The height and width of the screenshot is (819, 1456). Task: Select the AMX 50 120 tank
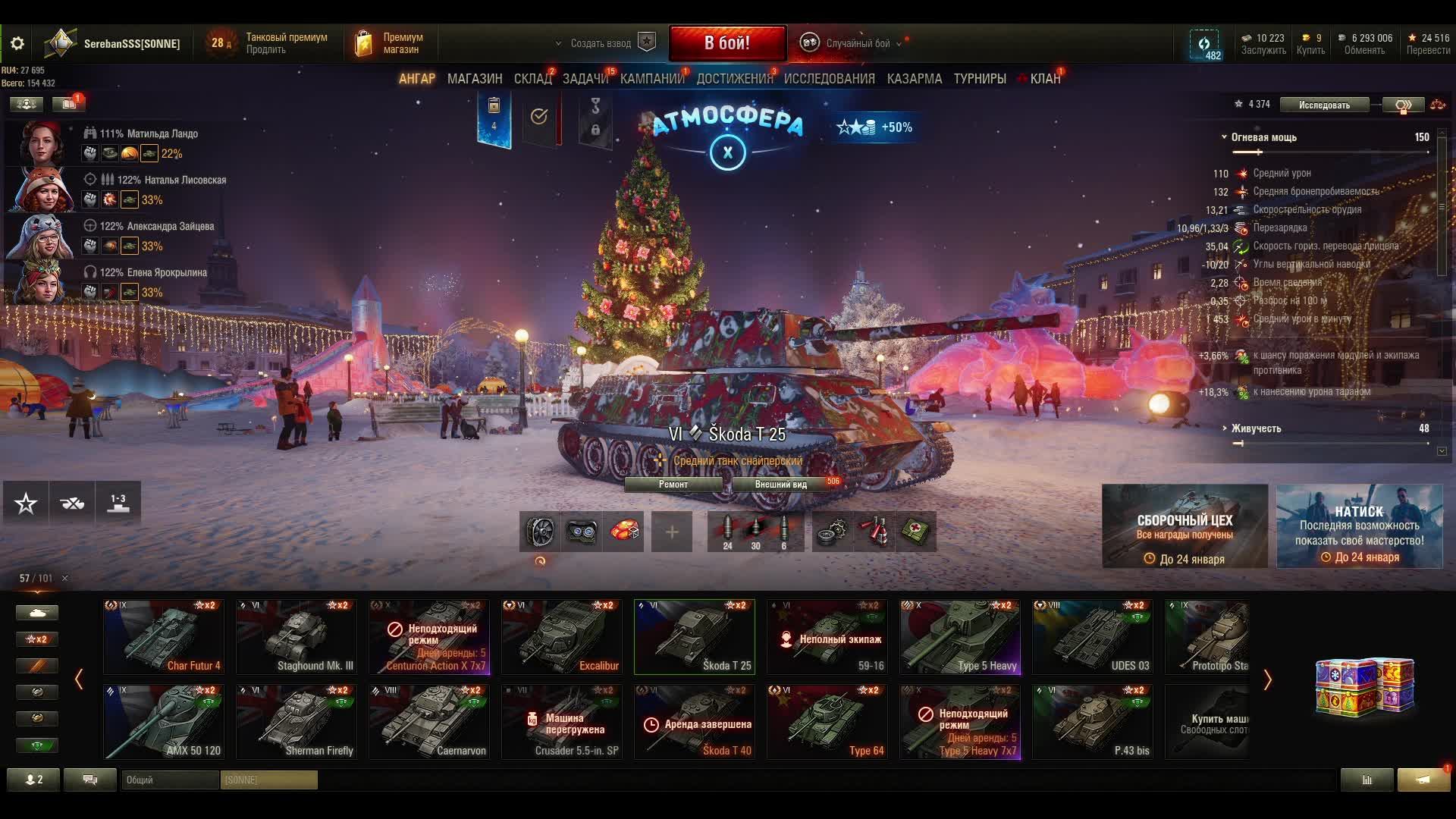(164, 722)
